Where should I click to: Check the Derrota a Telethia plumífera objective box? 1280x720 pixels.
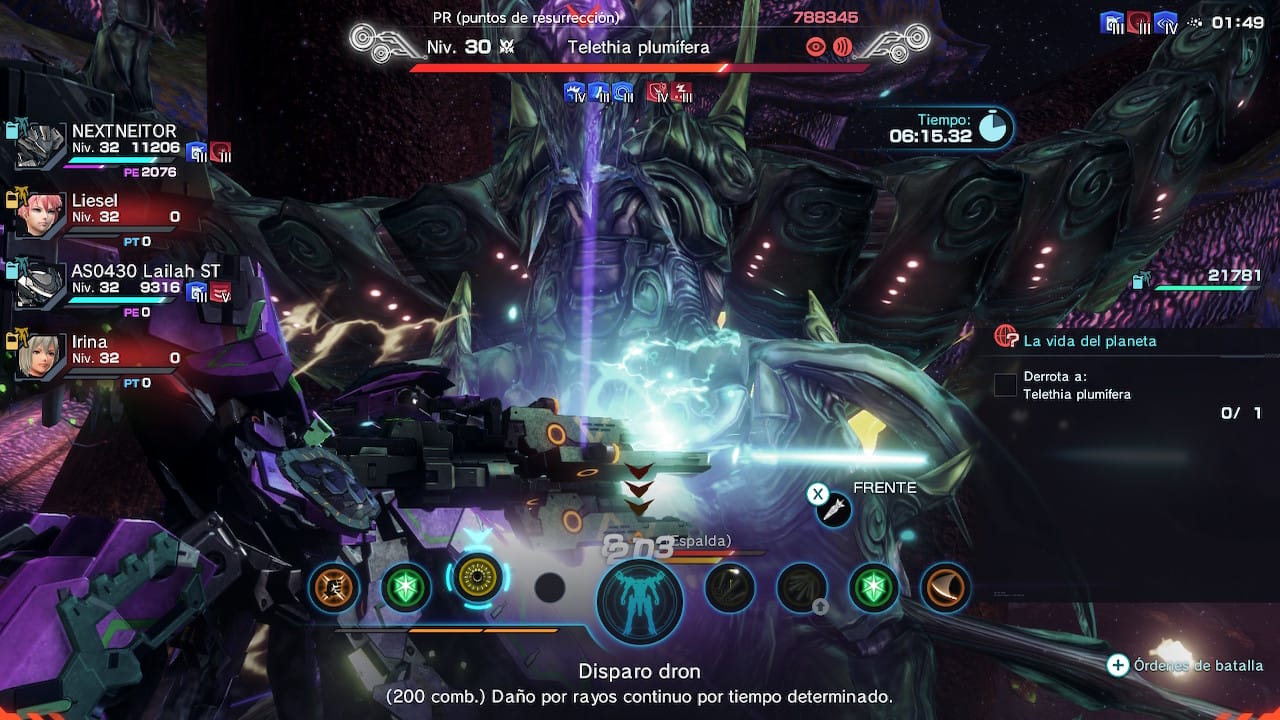pyautogui.click(x=1005, y=385)
